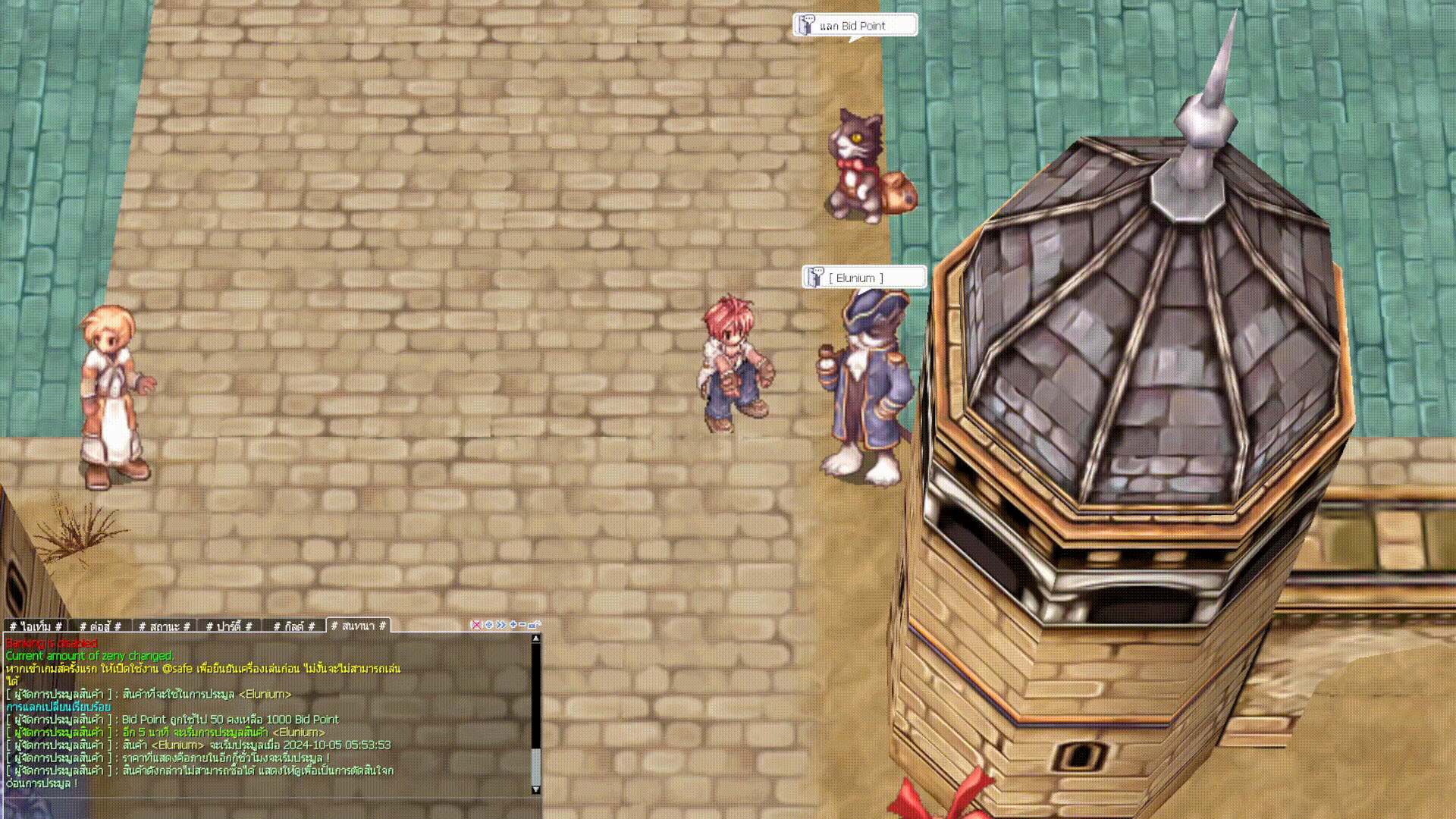Toggle the chat window padlock icon
The image size is (1456, 819).
(x=533, y=625)
